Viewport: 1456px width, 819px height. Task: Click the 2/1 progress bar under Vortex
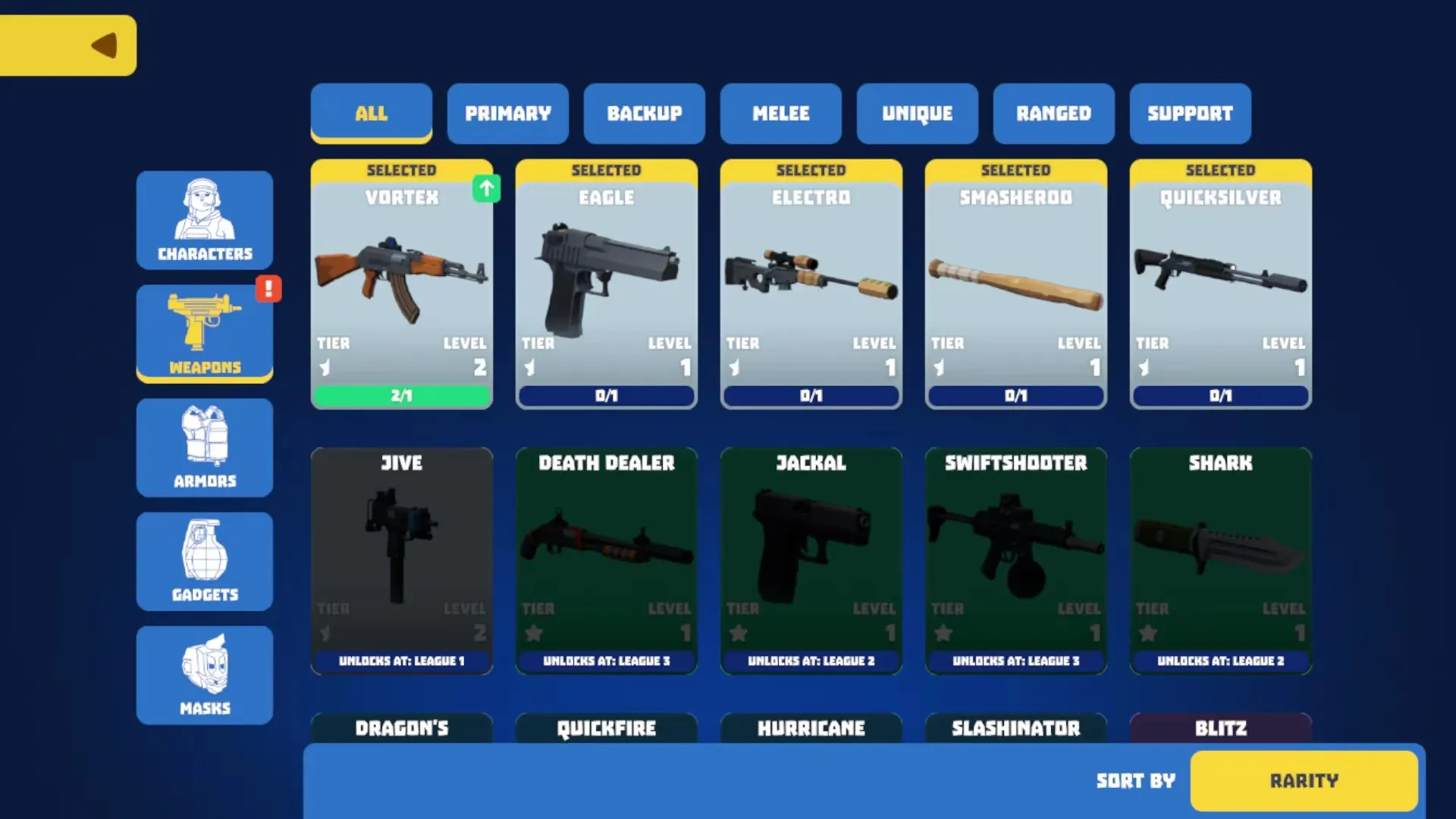click(402, 395)
